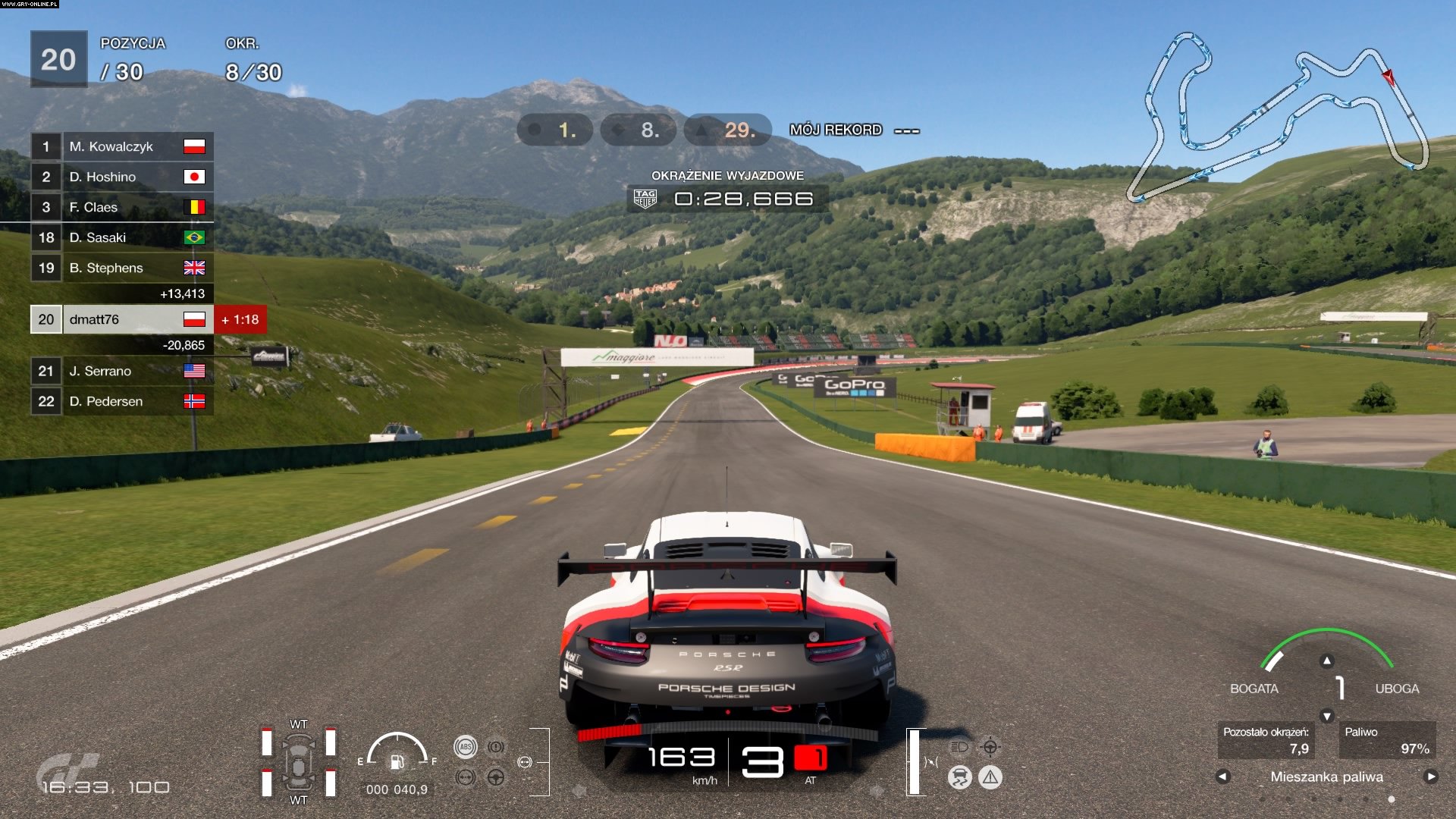This screenshot has height=819, width=1456.
Task: Click the fuel gauge pump icon
Action: [x=397, y=761]
